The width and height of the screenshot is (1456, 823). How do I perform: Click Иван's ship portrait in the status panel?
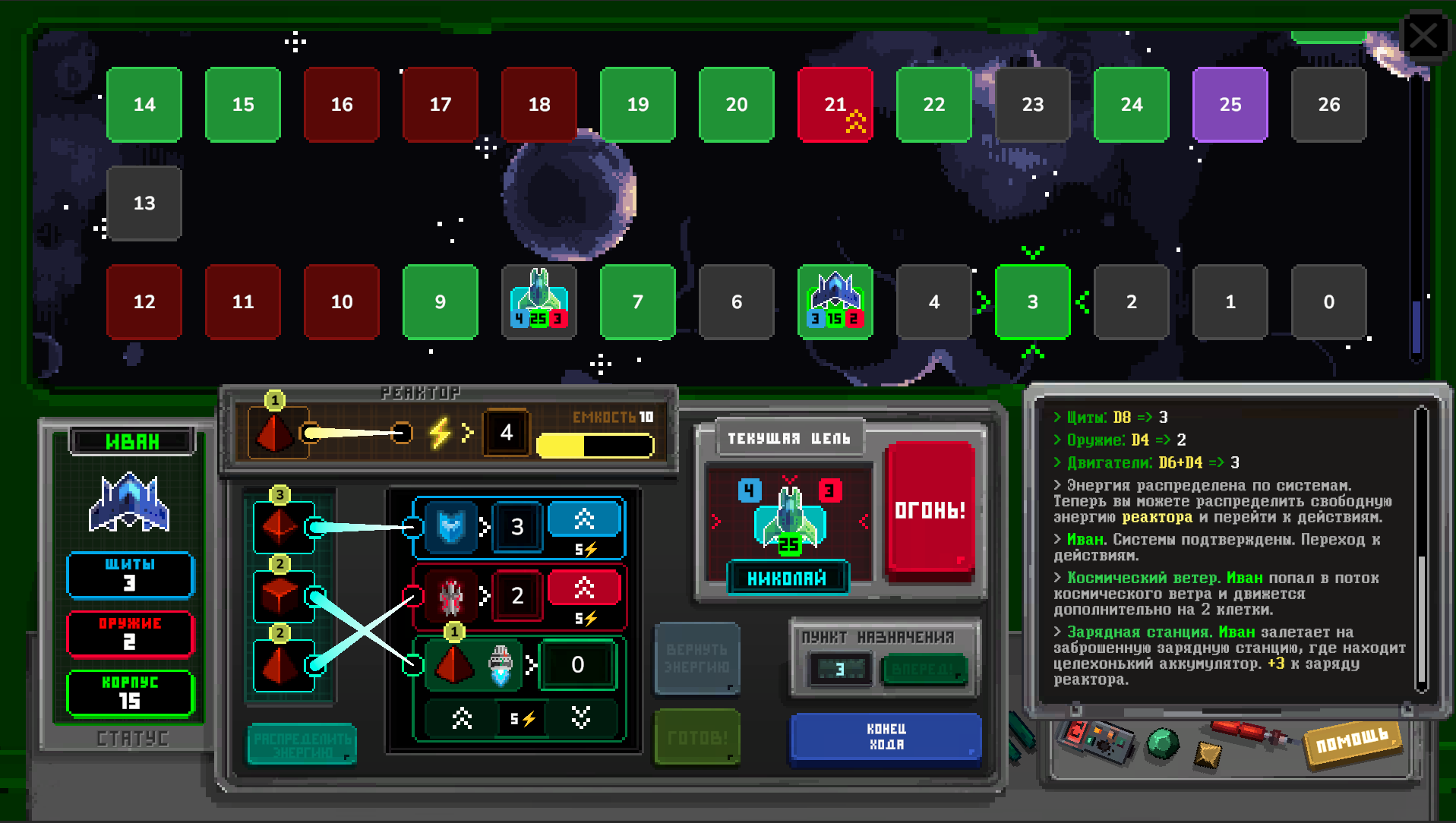[129, 503]
